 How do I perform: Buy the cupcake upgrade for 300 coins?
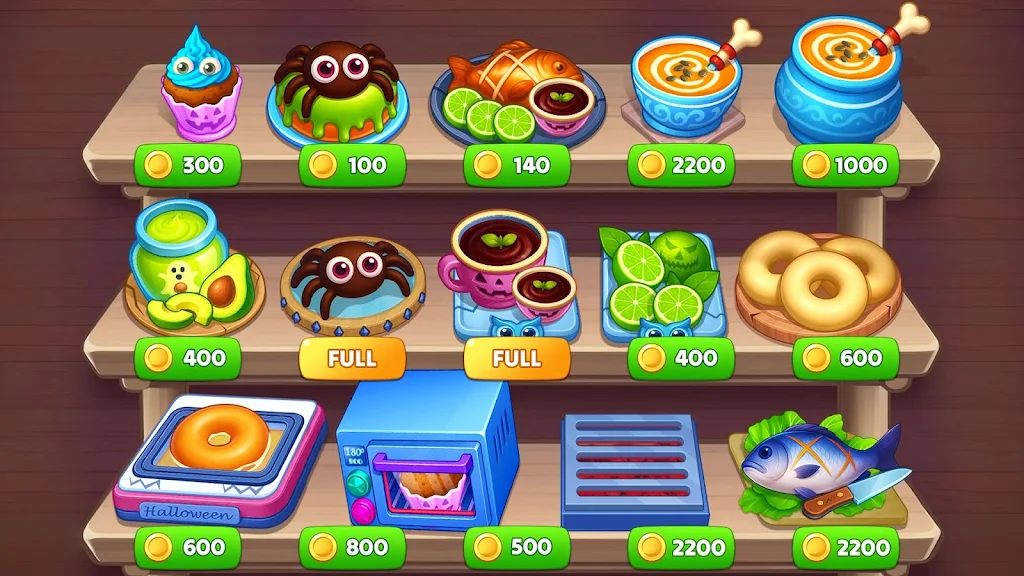(188, 166)
